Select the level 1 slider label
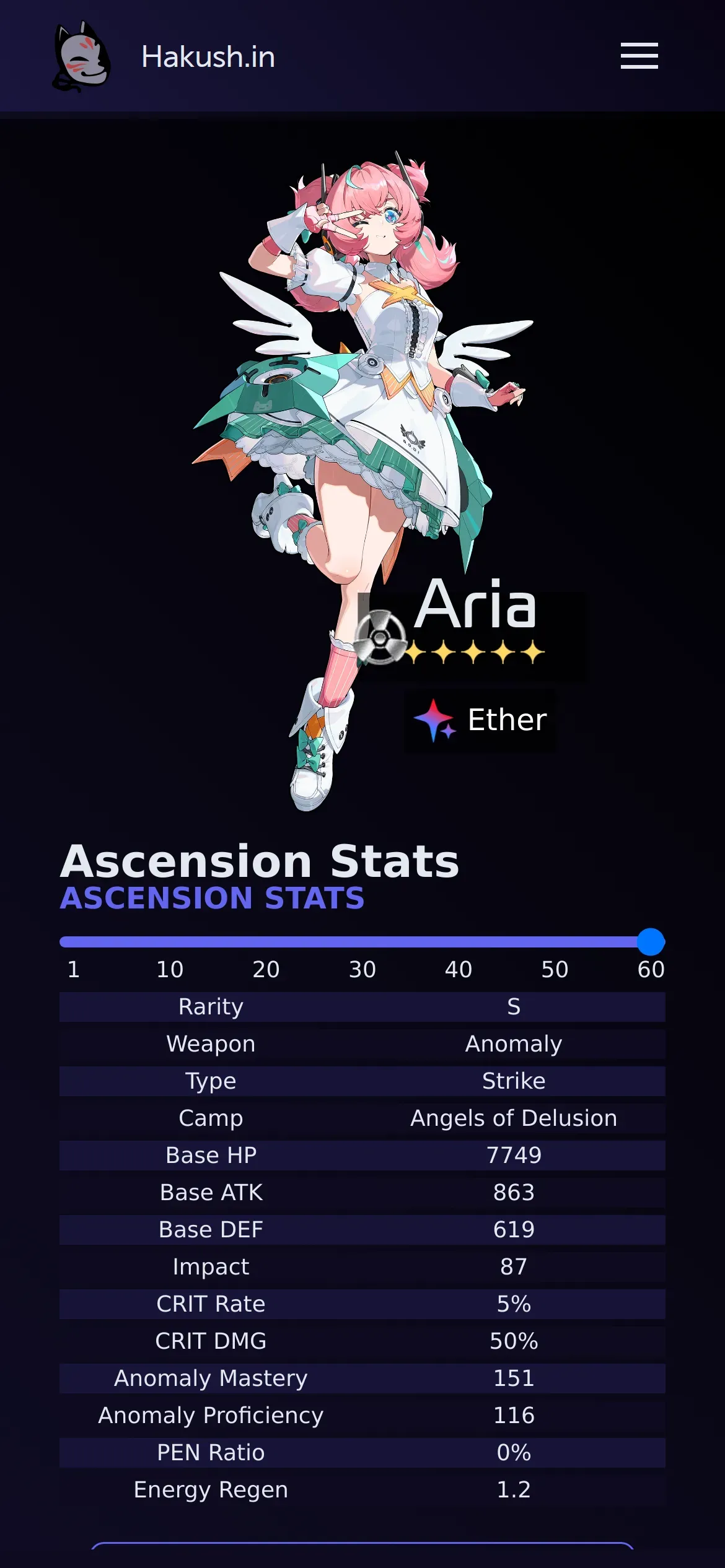The width and height of the screenshot is (725, 1568). pos(73,969)
